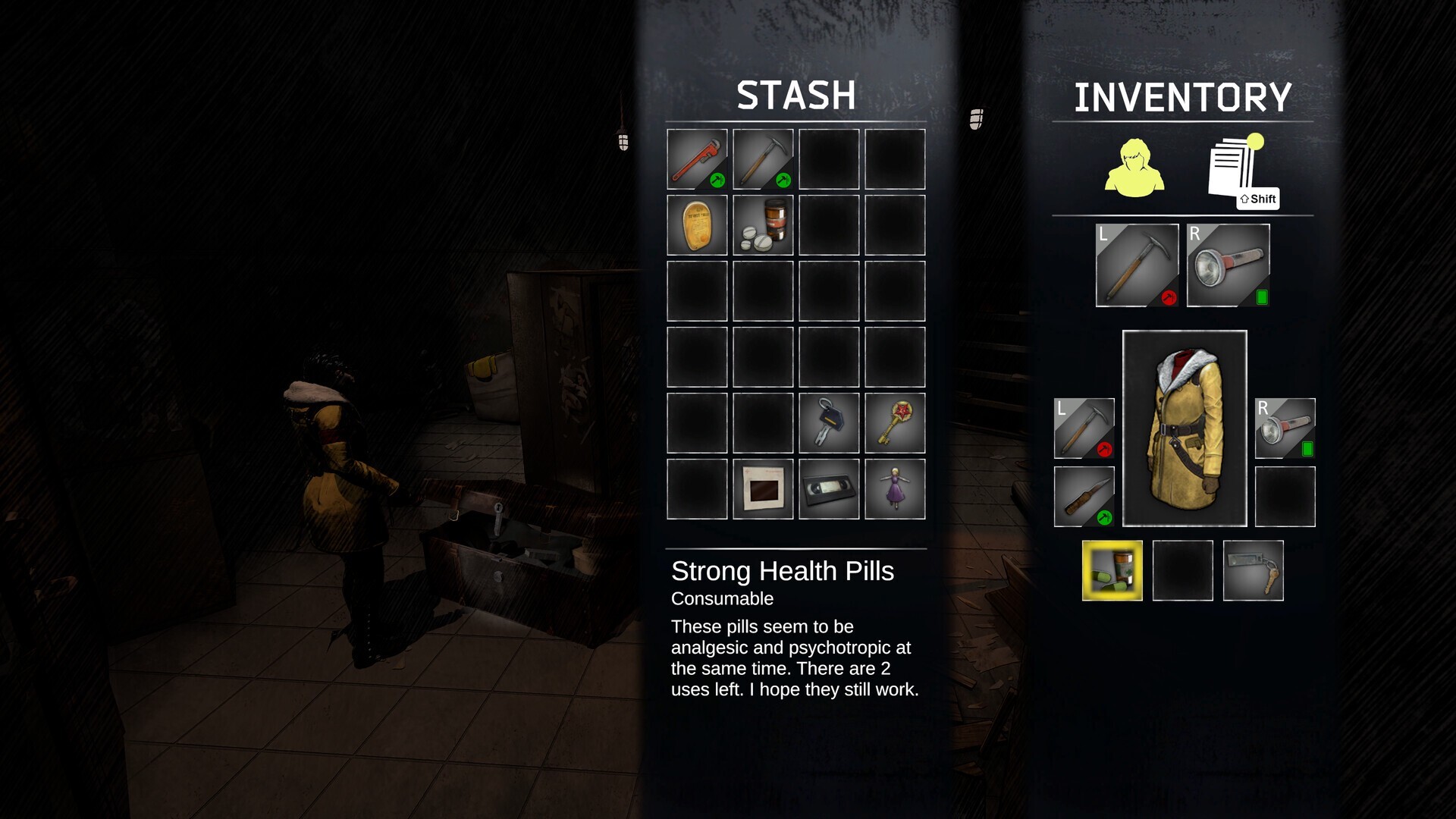Select the pickaxe in the top stash row

coord(762,160)
